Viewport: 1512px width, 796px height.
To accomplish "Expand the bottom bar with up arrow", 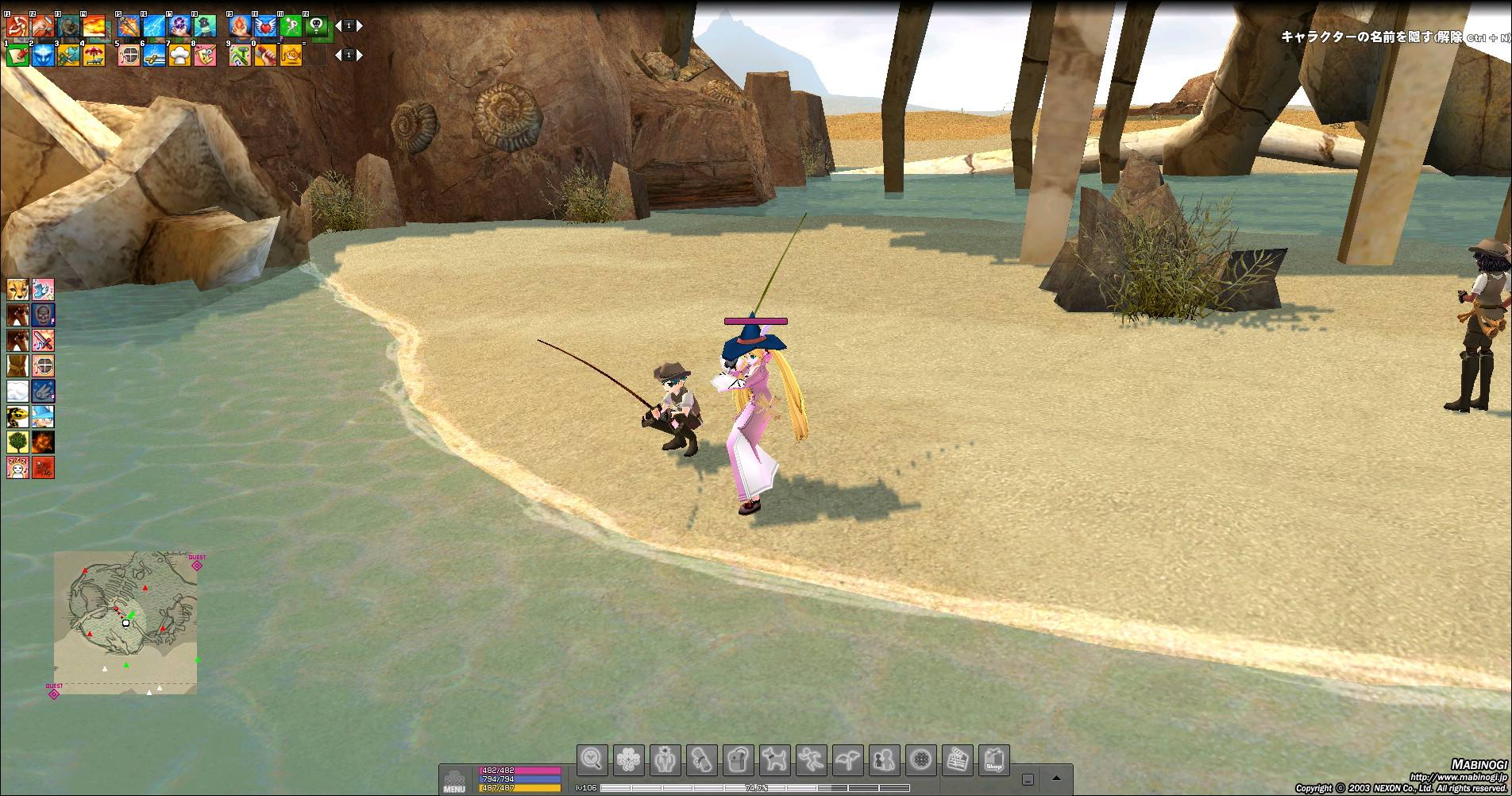I will click(x=1056, y=779).
